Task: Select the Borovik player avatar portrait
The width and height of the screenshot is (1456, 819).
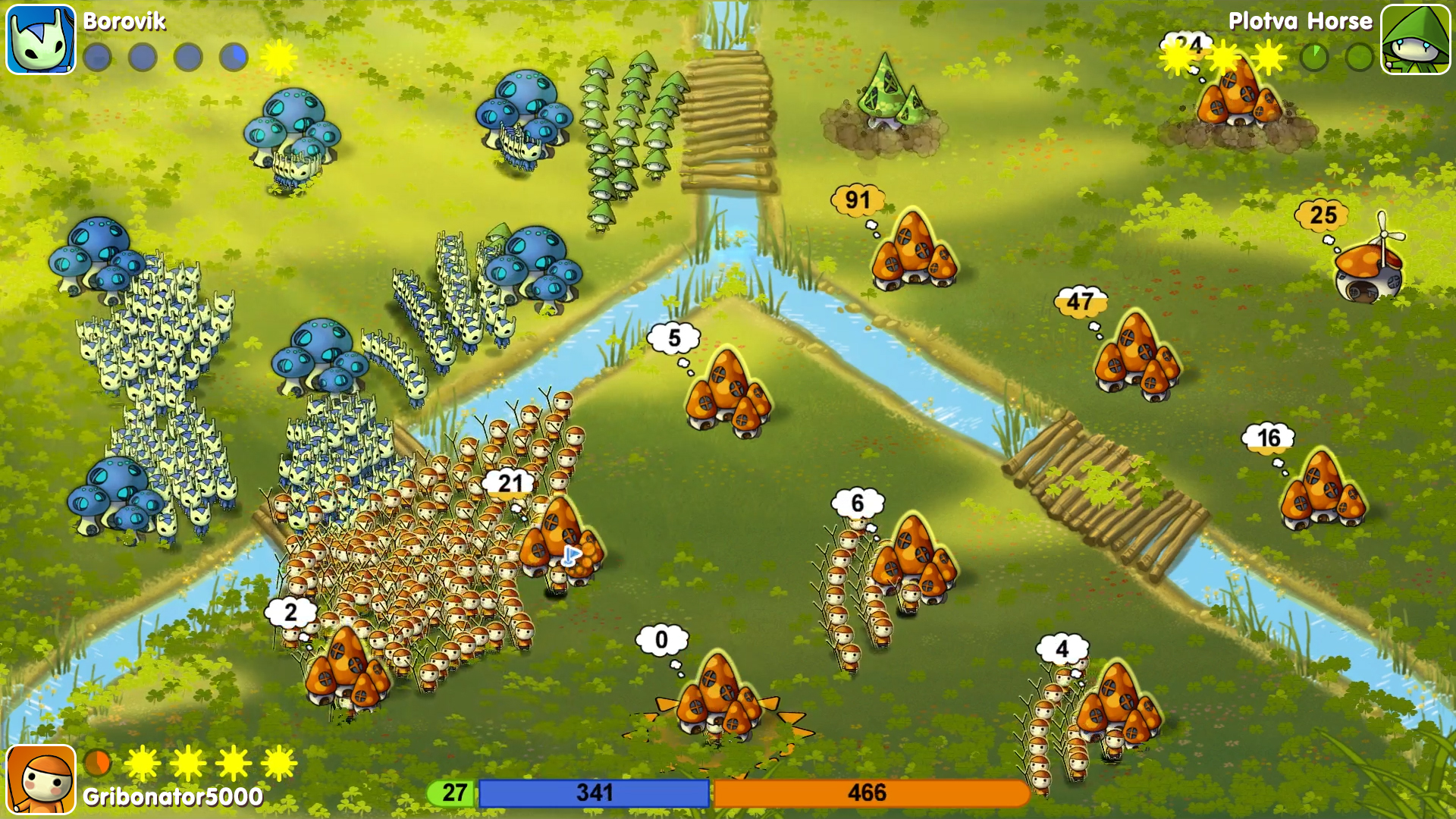Action: pyautogui.click(x=39, y=39)
